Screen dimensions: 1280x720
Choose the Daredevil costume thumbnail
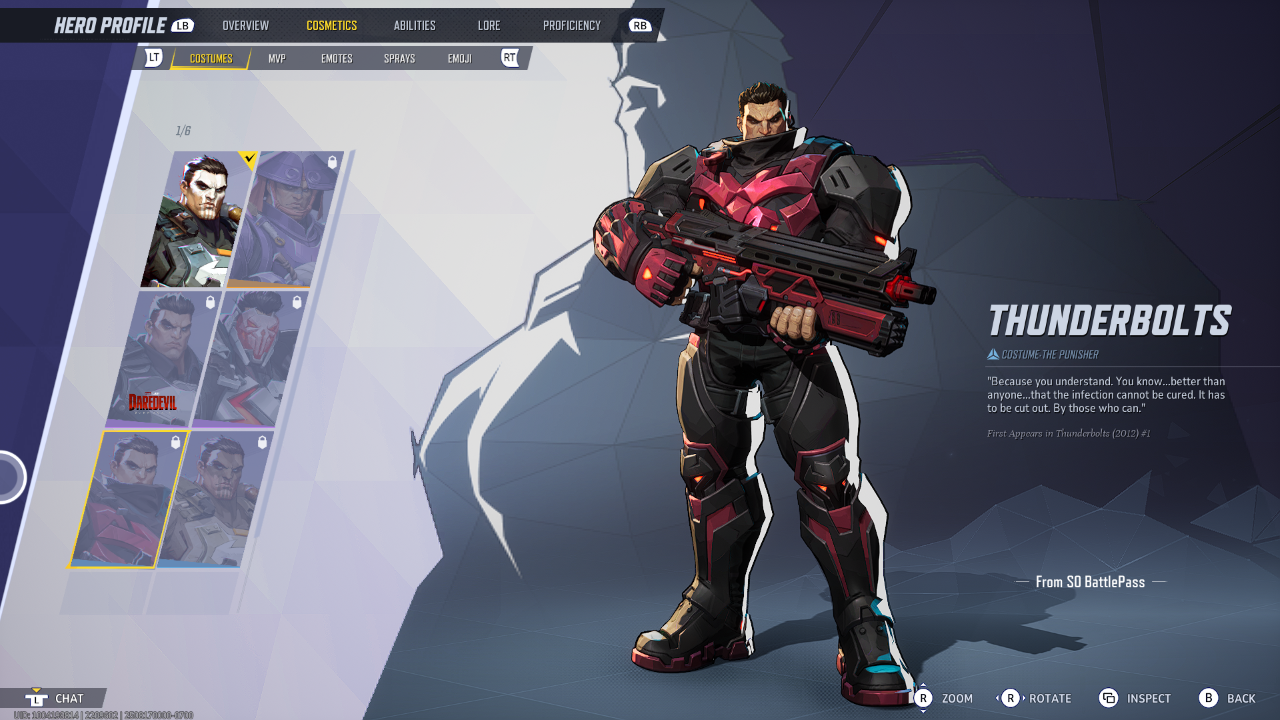pyautogui.click(x=160, y=358)
